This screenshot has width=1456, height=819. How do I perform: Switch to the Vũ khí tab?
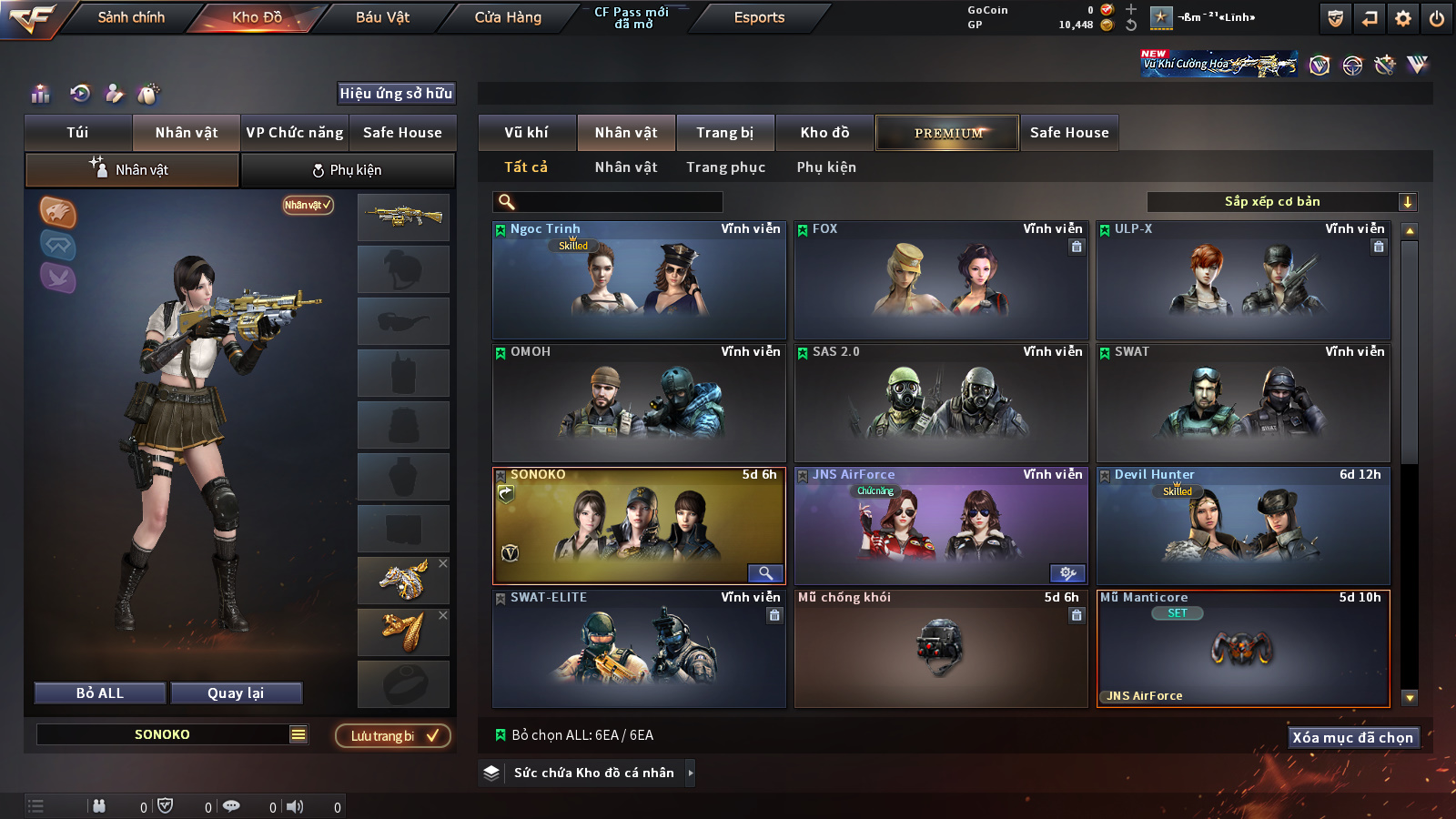(526, 133)
